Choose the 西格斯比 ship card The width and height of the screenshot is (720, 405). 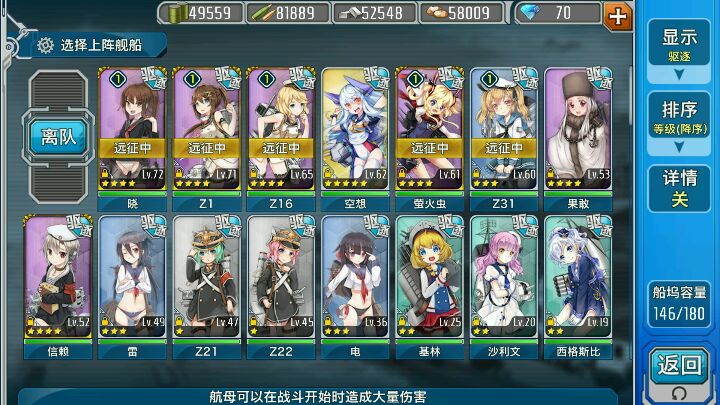(x=578, y=278)
